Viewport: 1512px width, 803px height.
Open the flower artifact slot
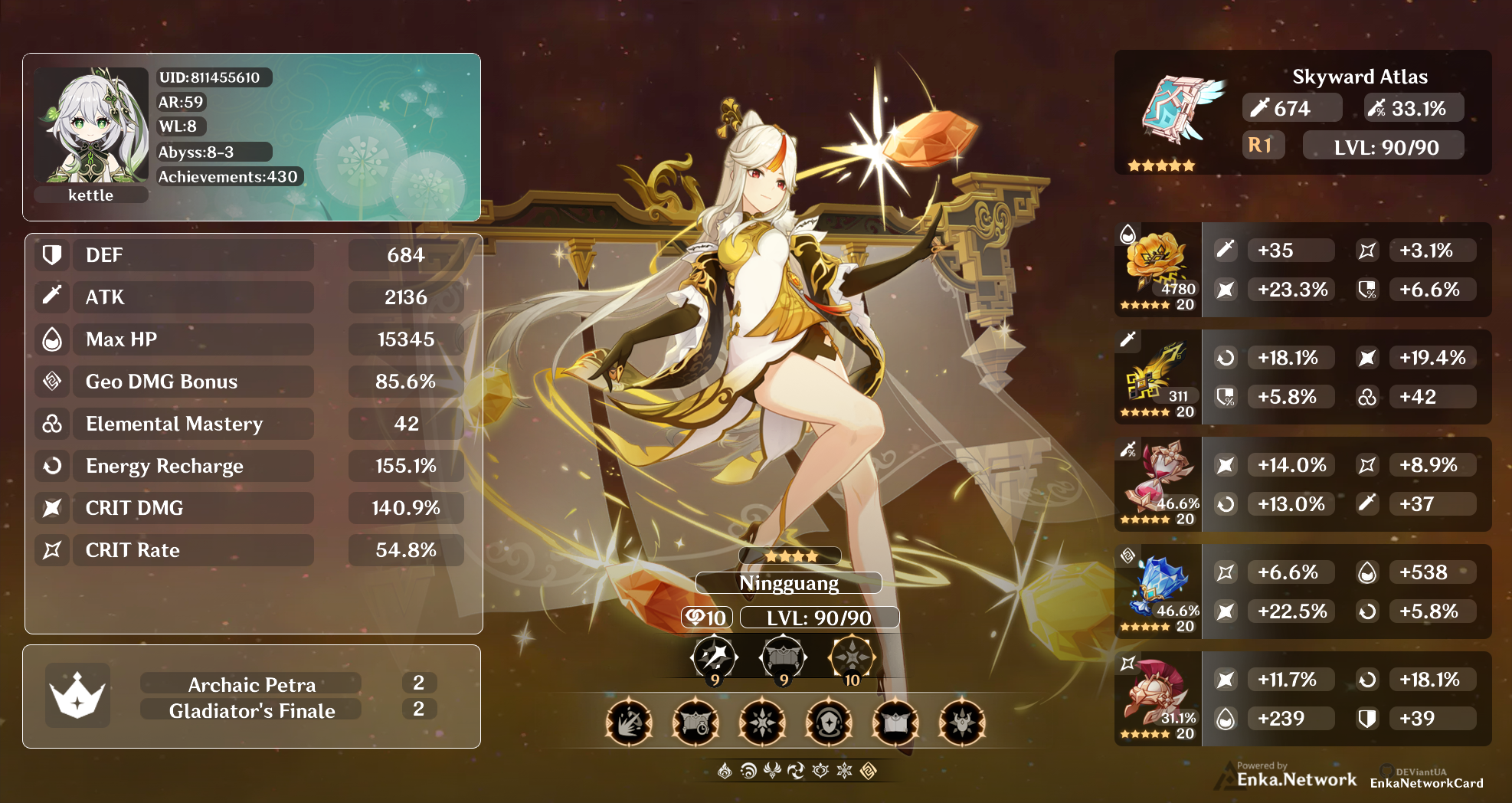pyautogui.click(x=1155, y=262)
